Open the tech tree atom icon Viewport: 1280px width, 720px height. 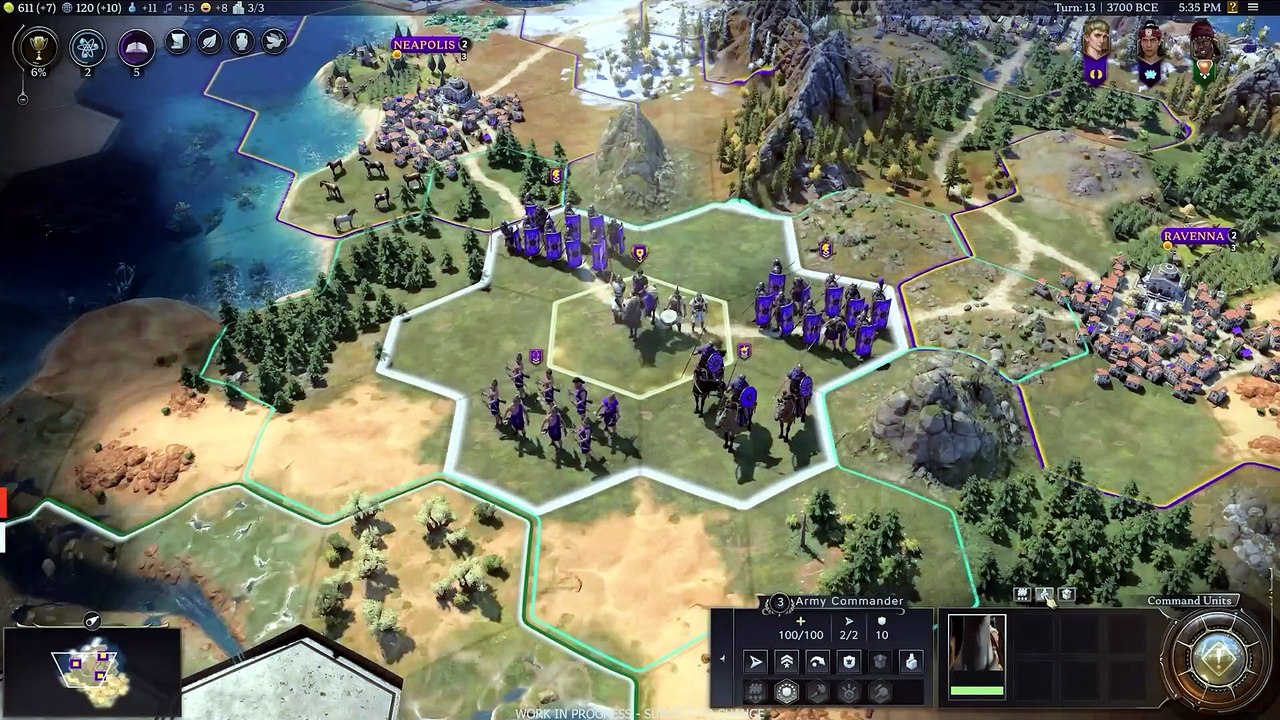click(87, 47)
